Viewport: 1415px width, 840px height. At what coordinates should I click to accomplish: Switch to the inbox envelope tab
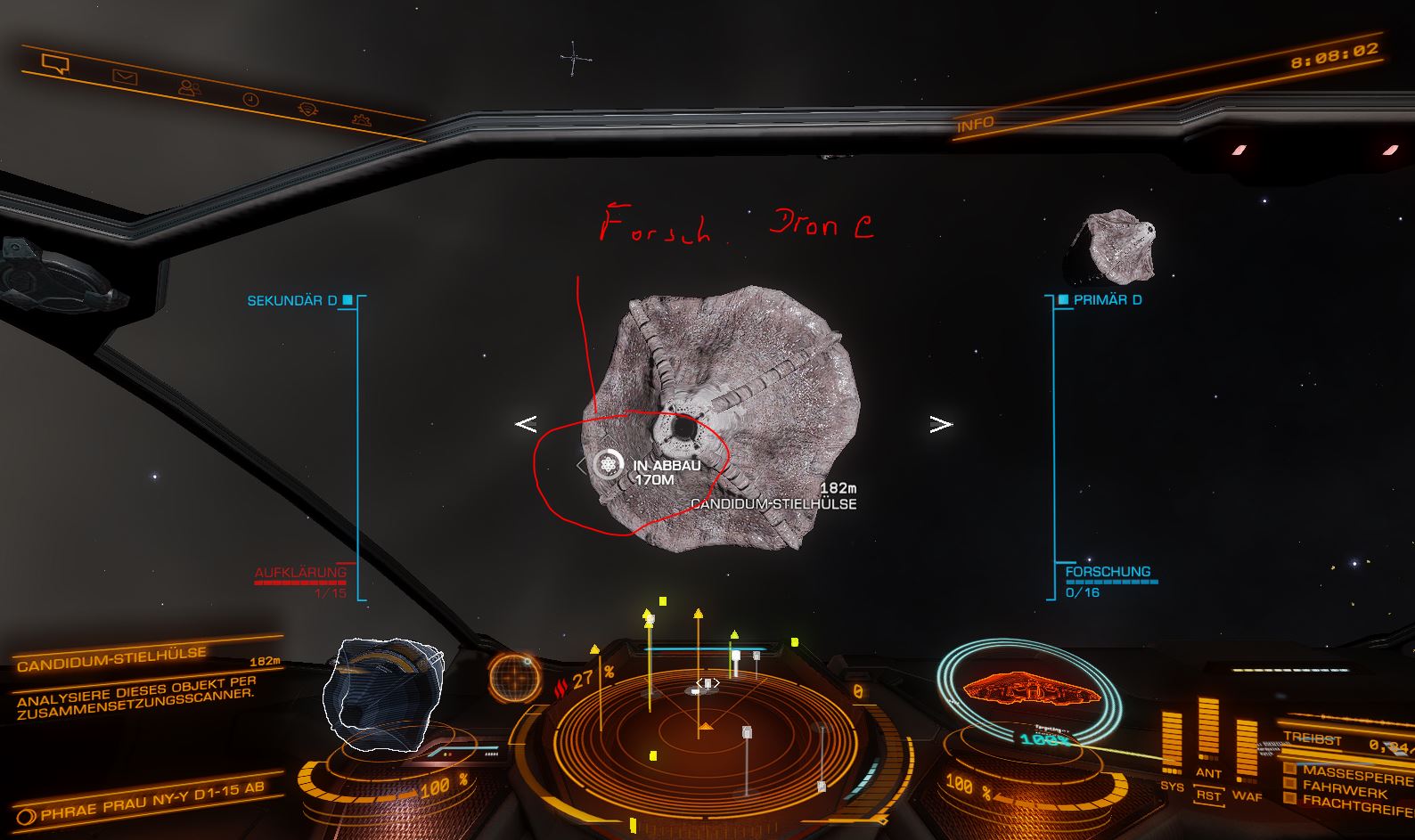[x=125, y=77]
